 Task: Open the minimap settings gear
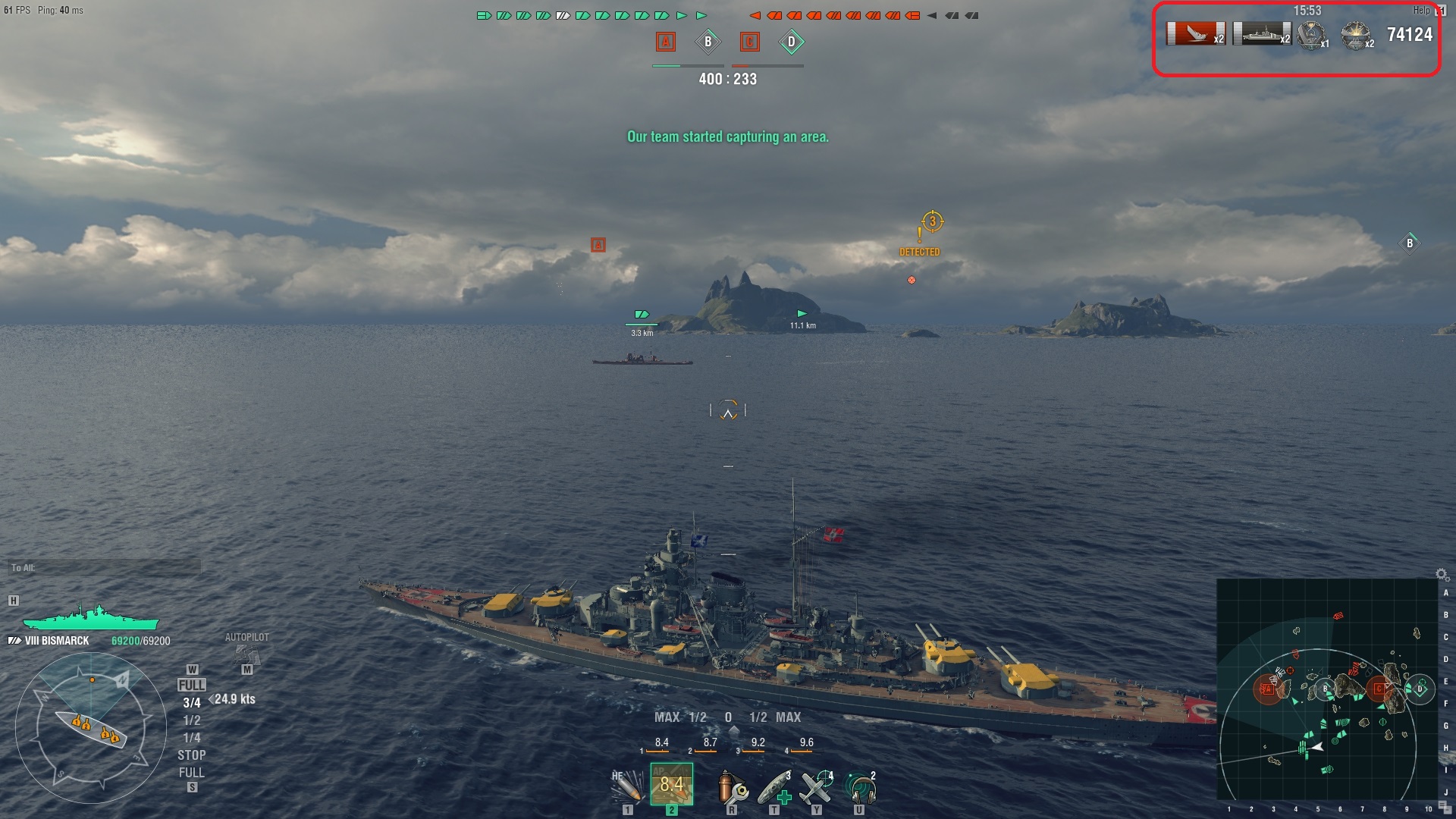(x=1442, y=575)
